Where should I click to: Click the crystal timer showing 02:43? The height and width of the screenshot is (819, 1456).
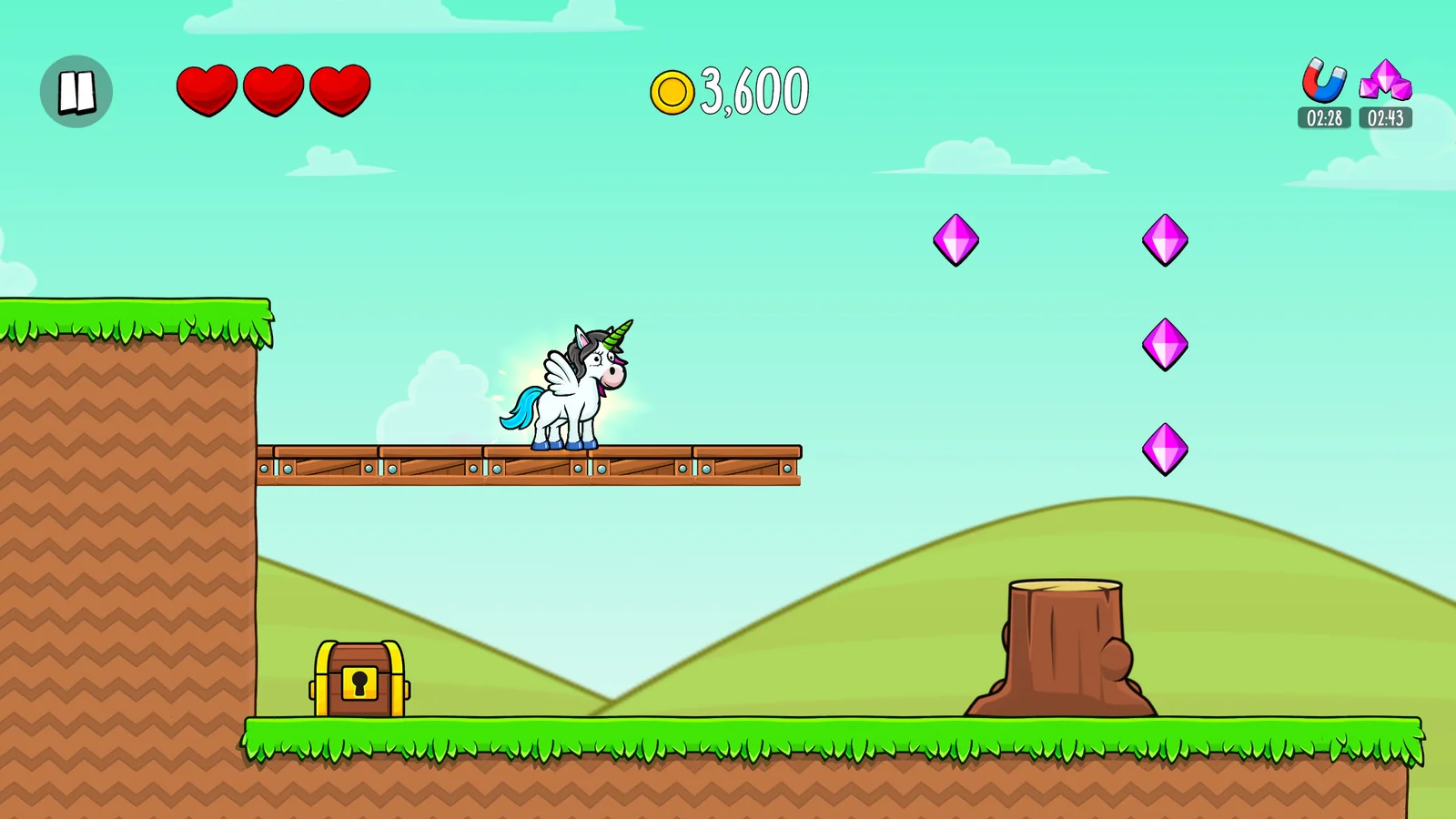(1385, 117)
